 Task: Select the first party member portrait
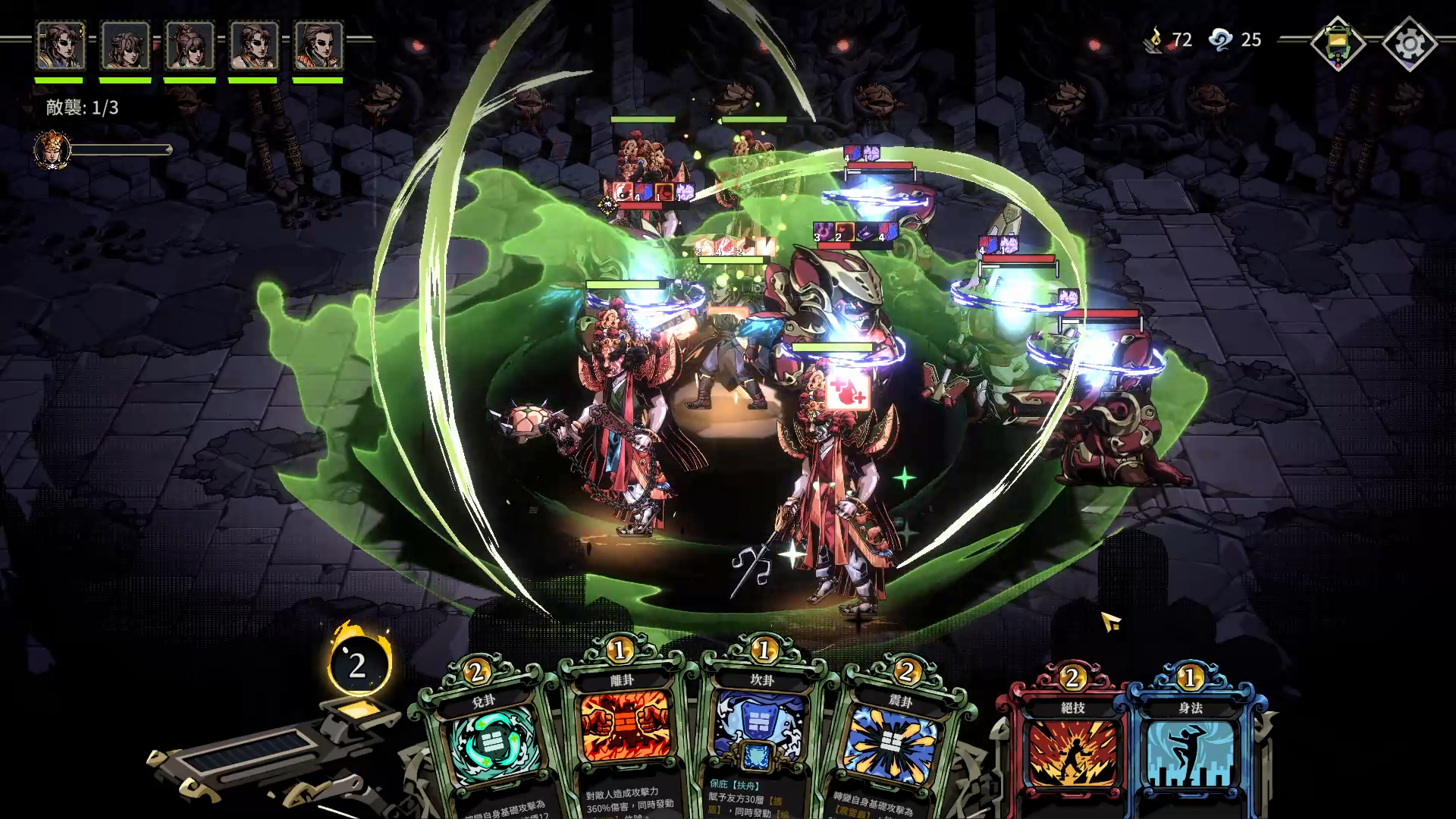click(x=61, y=45)
